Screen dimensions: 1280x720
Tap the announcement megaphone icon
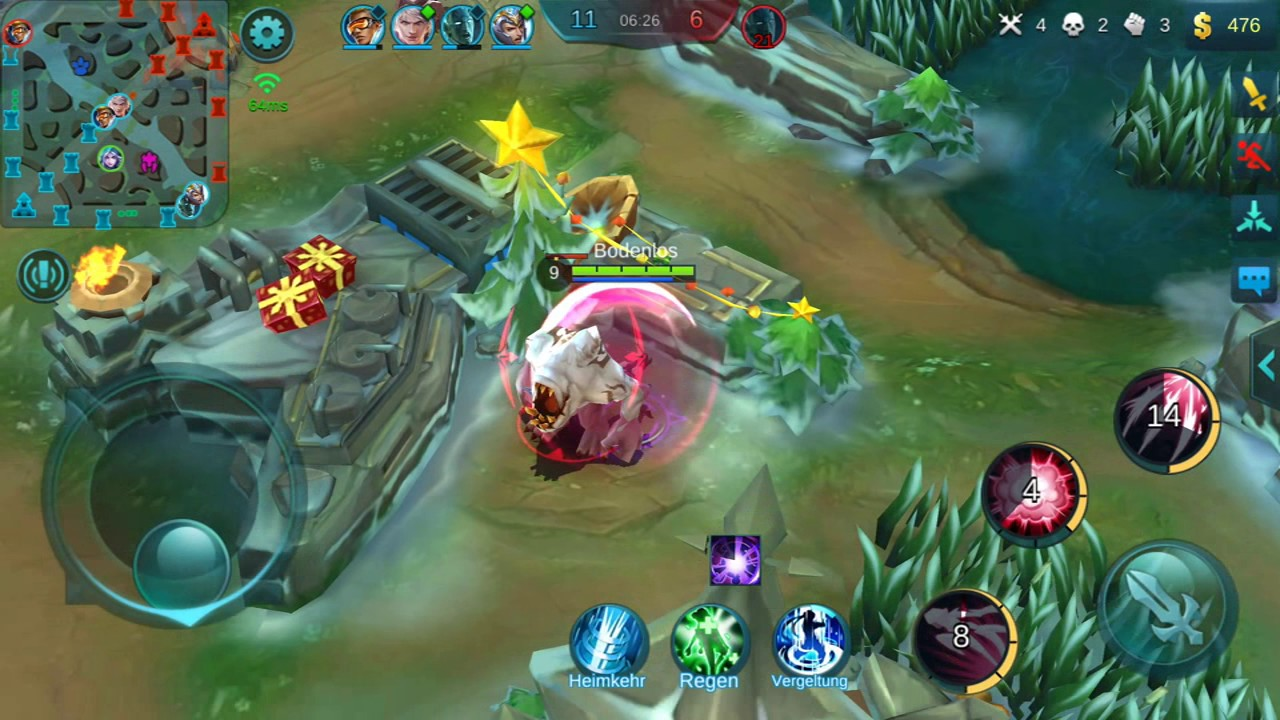point(42,276)
